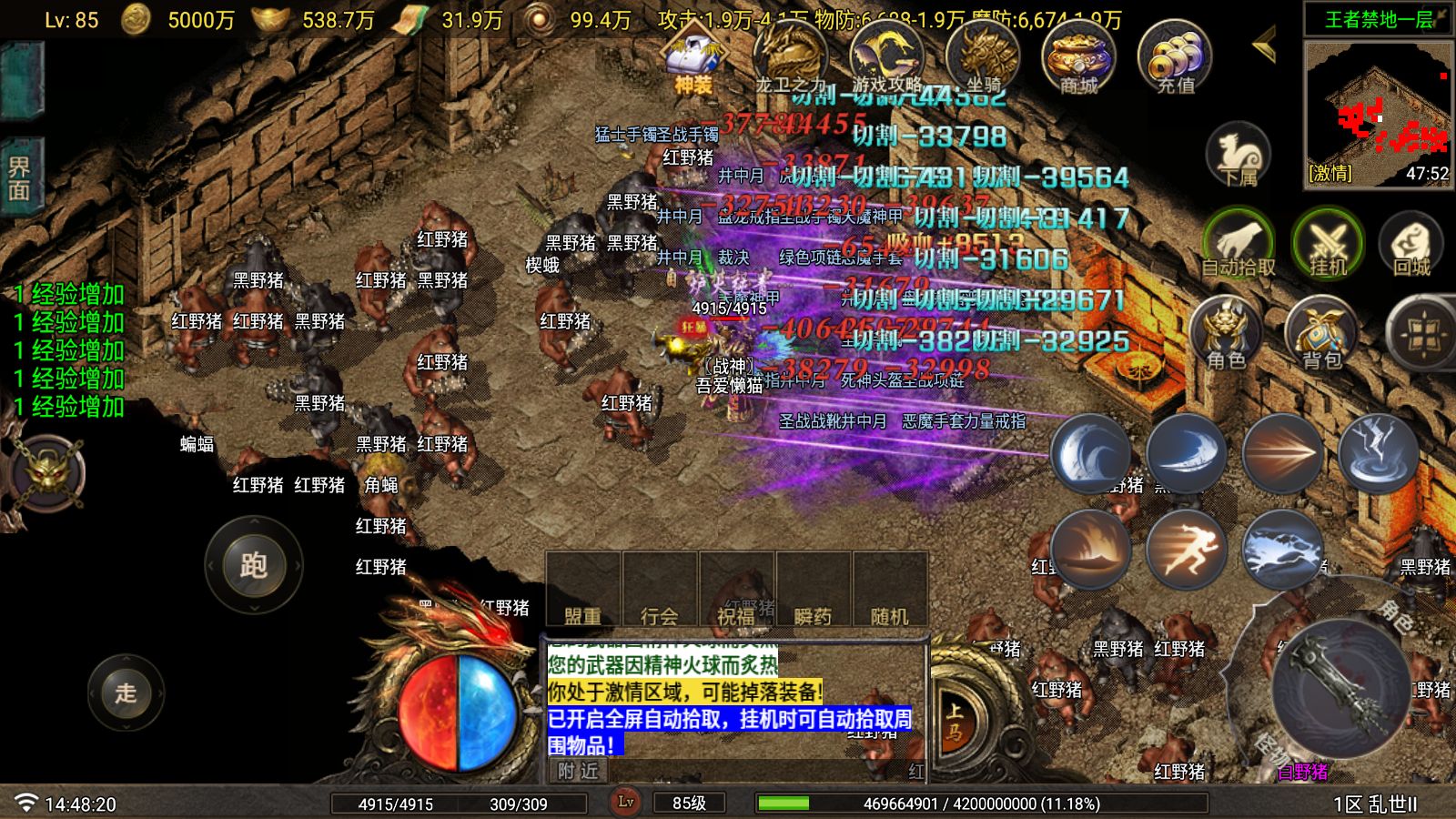
Task: Switch to 走 walk mode
Action: (126, 693)
